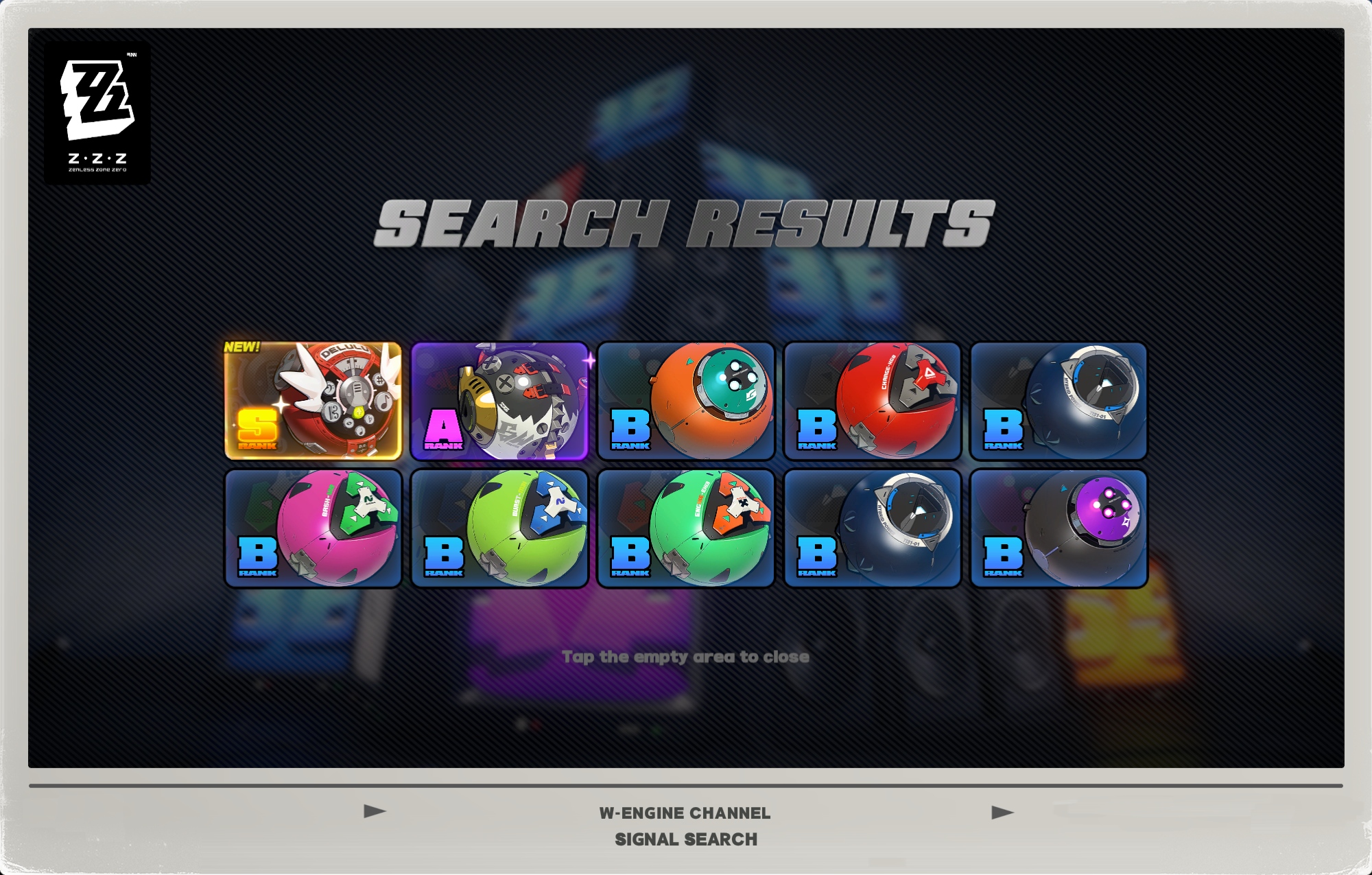Image resolution: width=1372 pixels, height=875 pixels.
Task: Select the A-rank shark-toothed W-Engine card
Action: 499,401
